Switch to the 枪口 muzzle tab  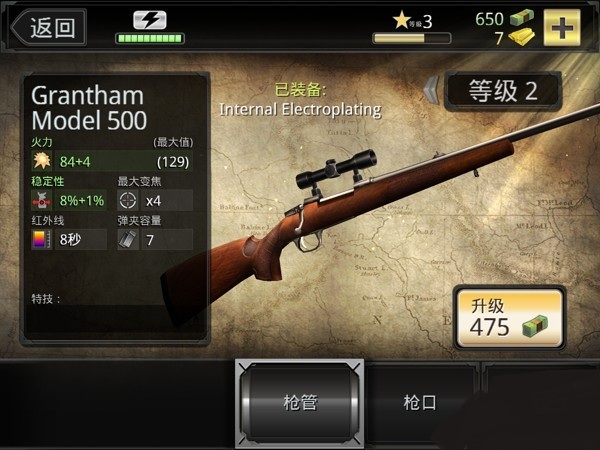[420, 403]
